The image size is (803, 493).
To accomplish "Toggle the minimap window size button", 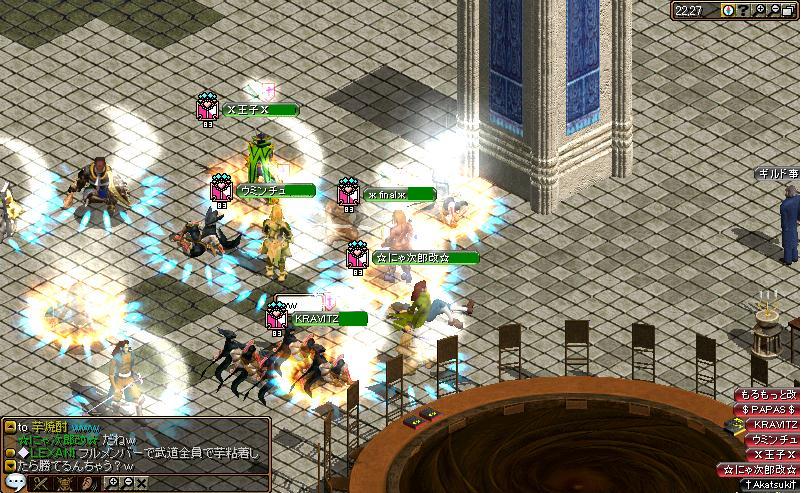I will 788,9.
